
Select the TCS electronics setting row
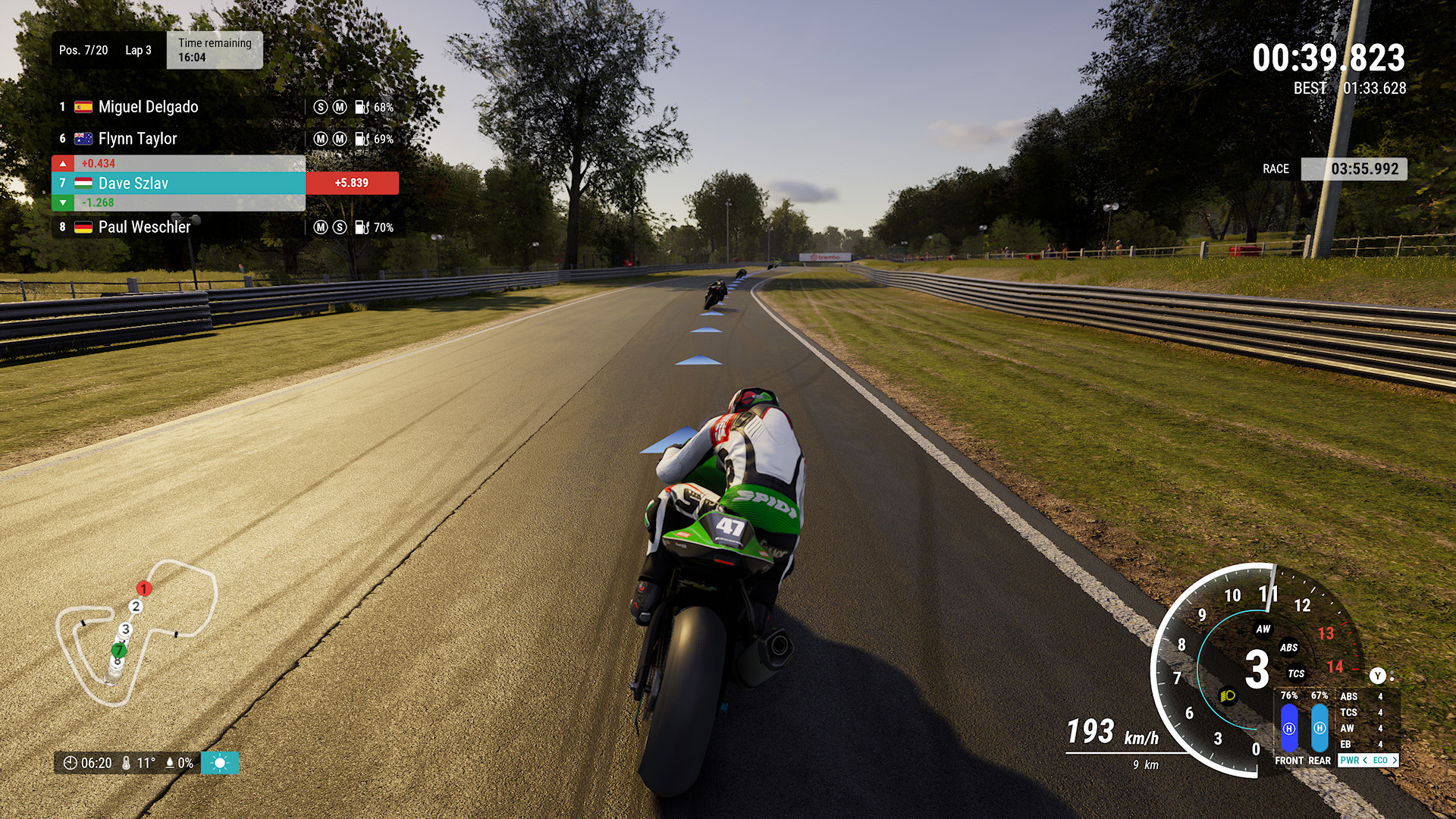click(x=1362, y=712)
